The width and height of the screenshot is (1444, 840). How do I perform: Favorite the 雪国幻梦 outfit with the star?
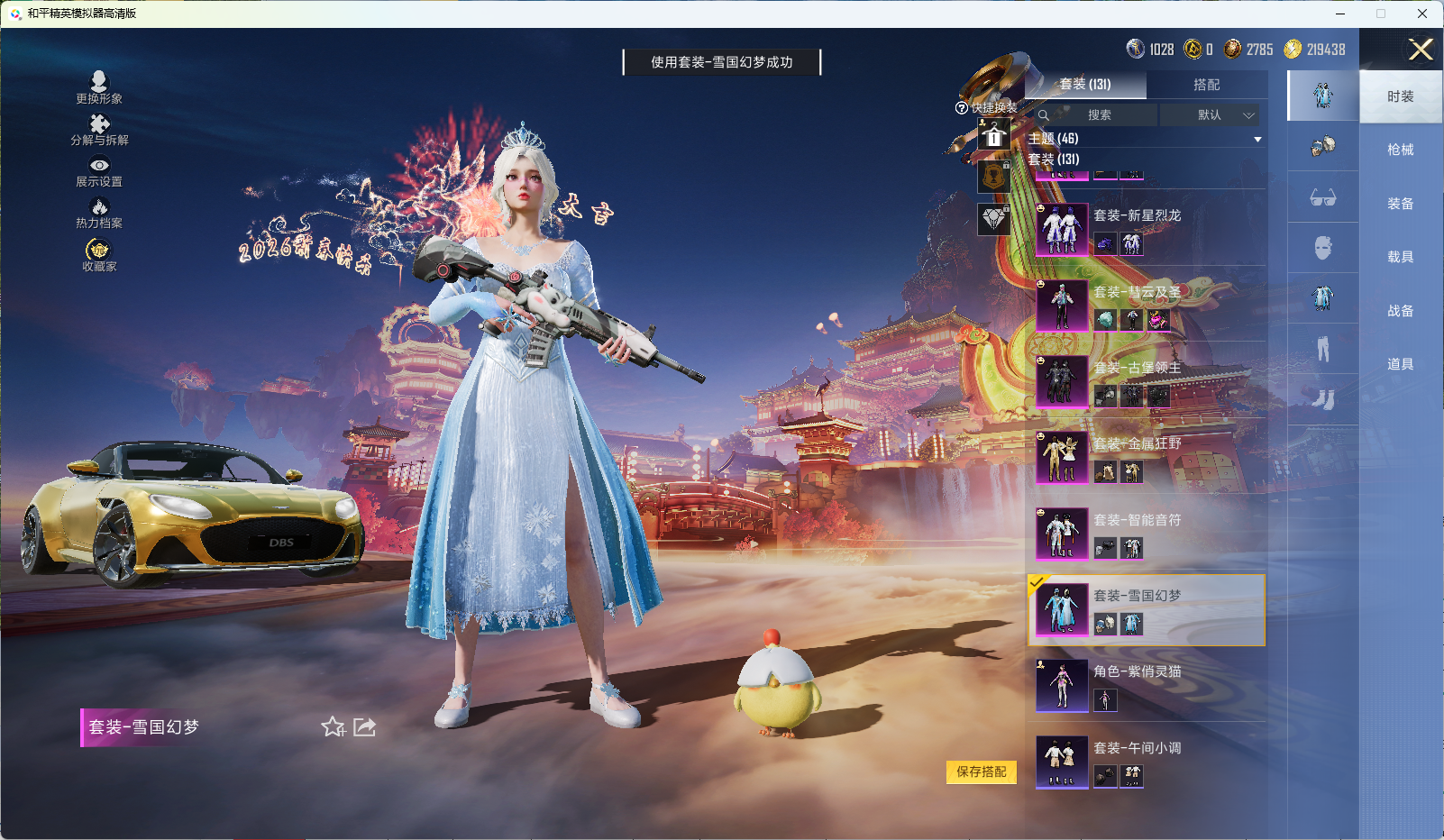click(x=333, y=726)
